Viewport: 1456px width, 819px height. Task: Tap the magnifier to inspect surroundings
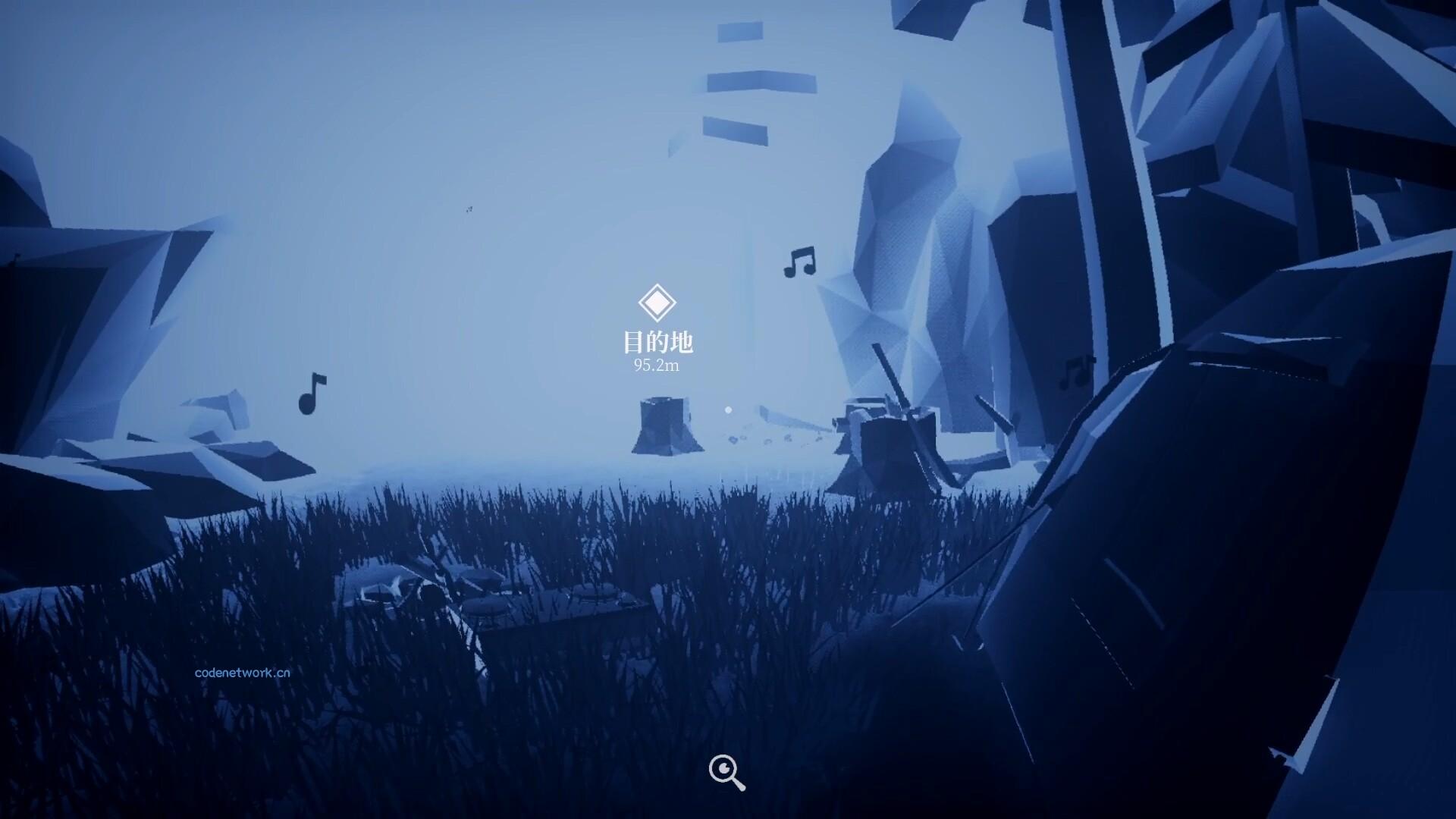click(x=726, y=770)
